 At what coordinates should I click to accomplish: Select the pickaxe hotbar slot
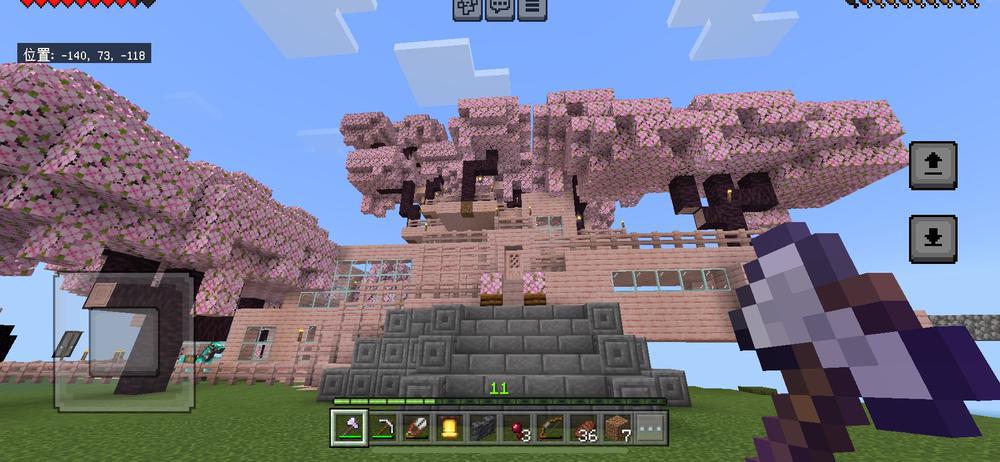[381, 428]
